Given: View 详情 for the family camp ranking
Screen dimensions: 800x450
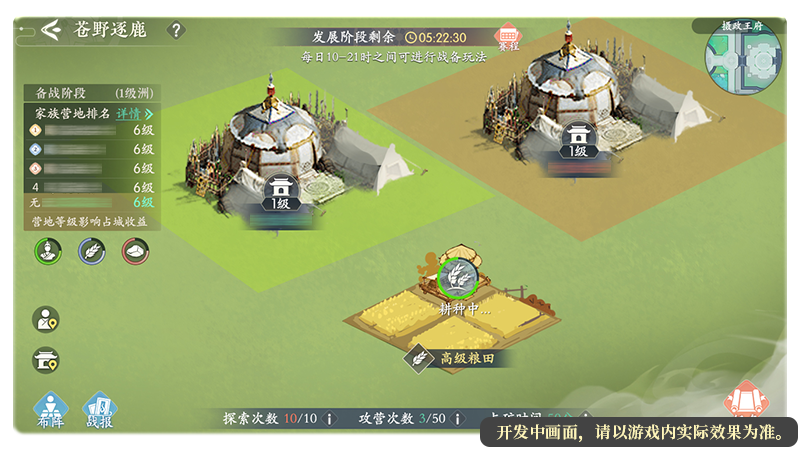Looking at the screenshot, I should (x=134, y=114).
